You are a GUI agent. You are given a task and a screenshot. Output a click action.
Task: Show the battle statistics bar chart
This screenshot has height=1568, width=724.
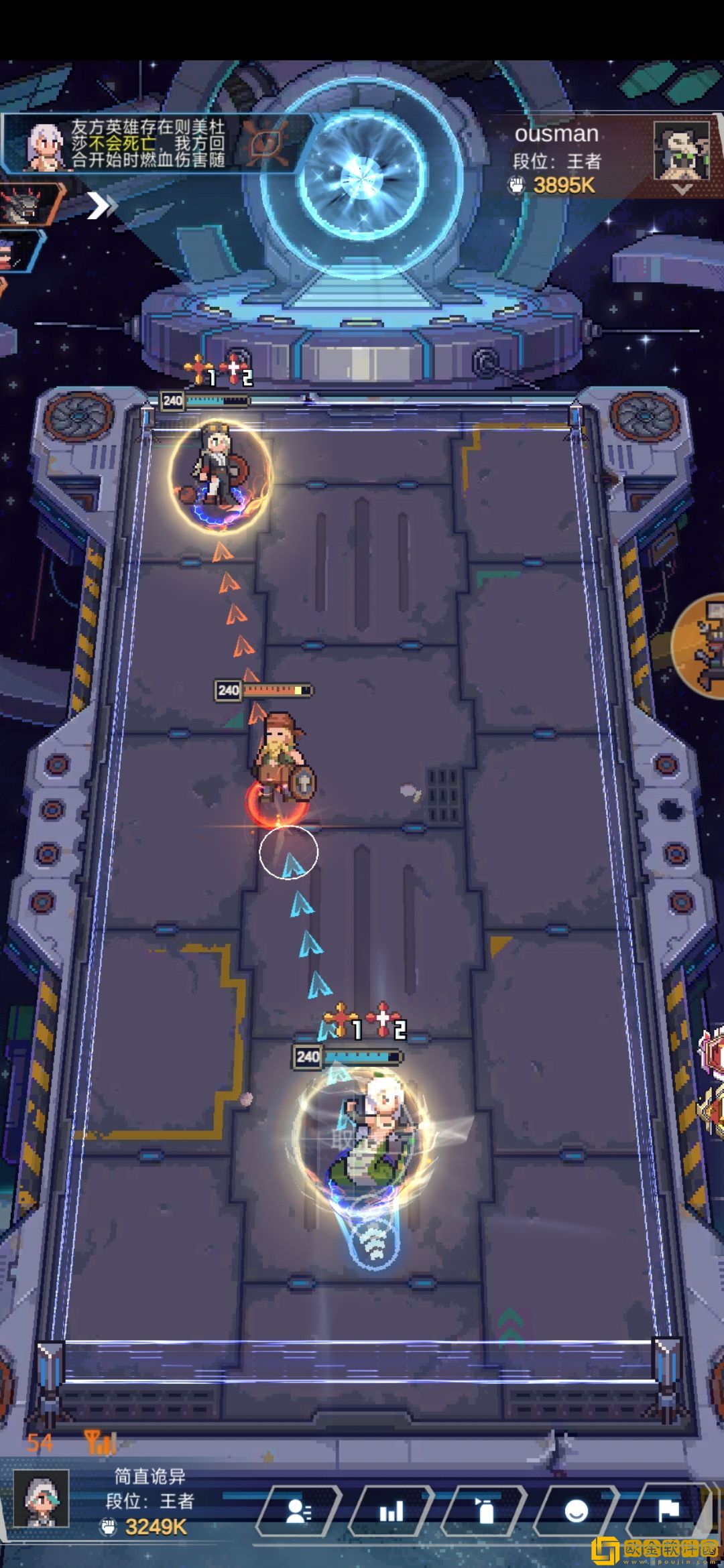pyautogui.click(x=391, y=1511)
